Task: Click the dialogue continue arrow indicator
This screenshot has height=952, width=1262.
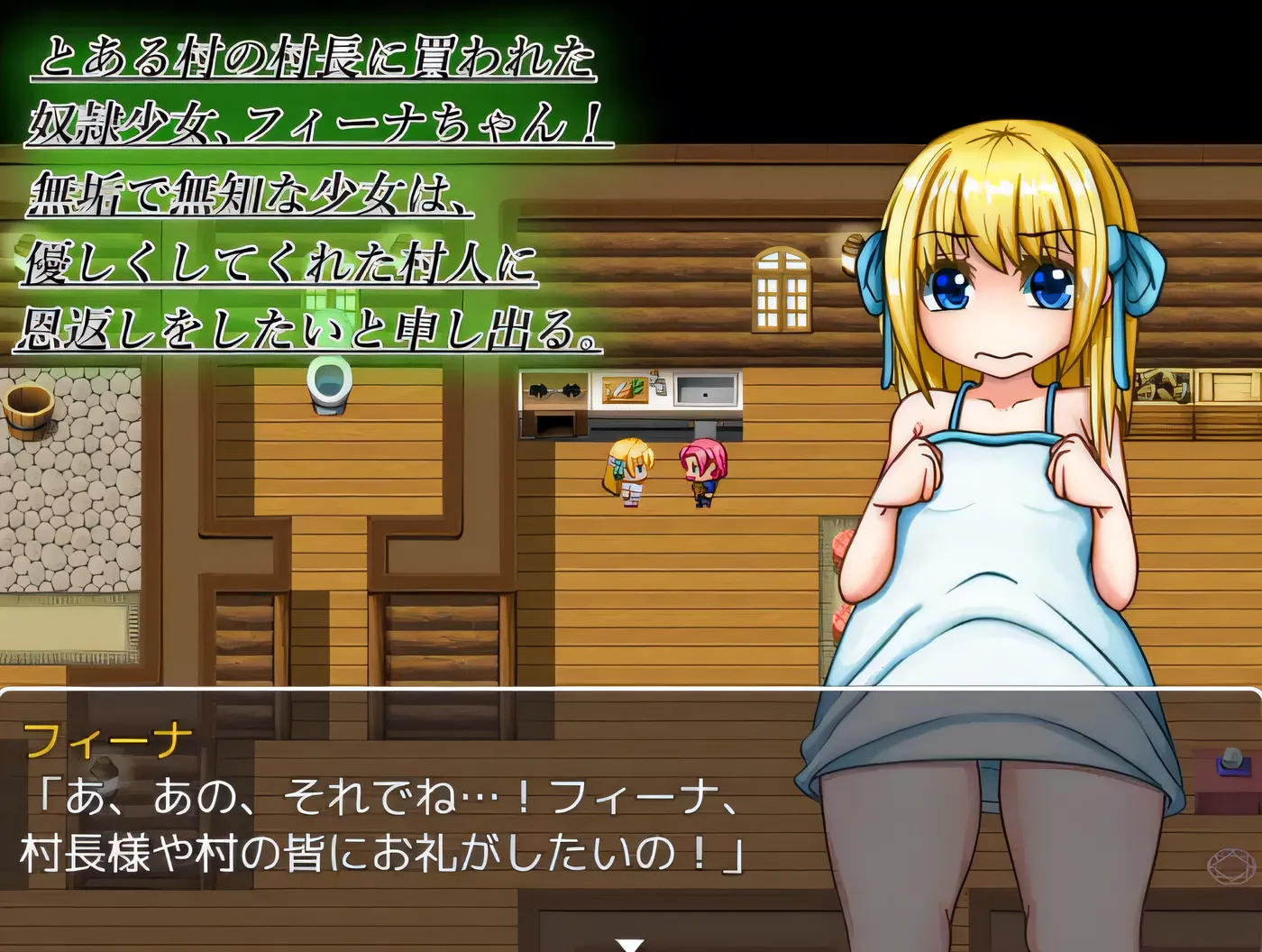Action: pos(630,944)
